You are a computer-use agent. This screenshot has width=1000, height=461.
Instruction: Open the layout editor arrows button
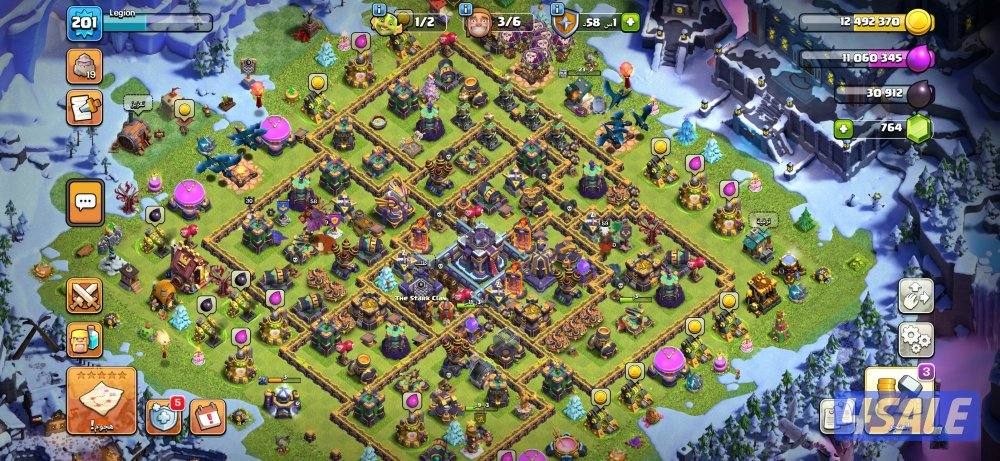pos(916,294)
